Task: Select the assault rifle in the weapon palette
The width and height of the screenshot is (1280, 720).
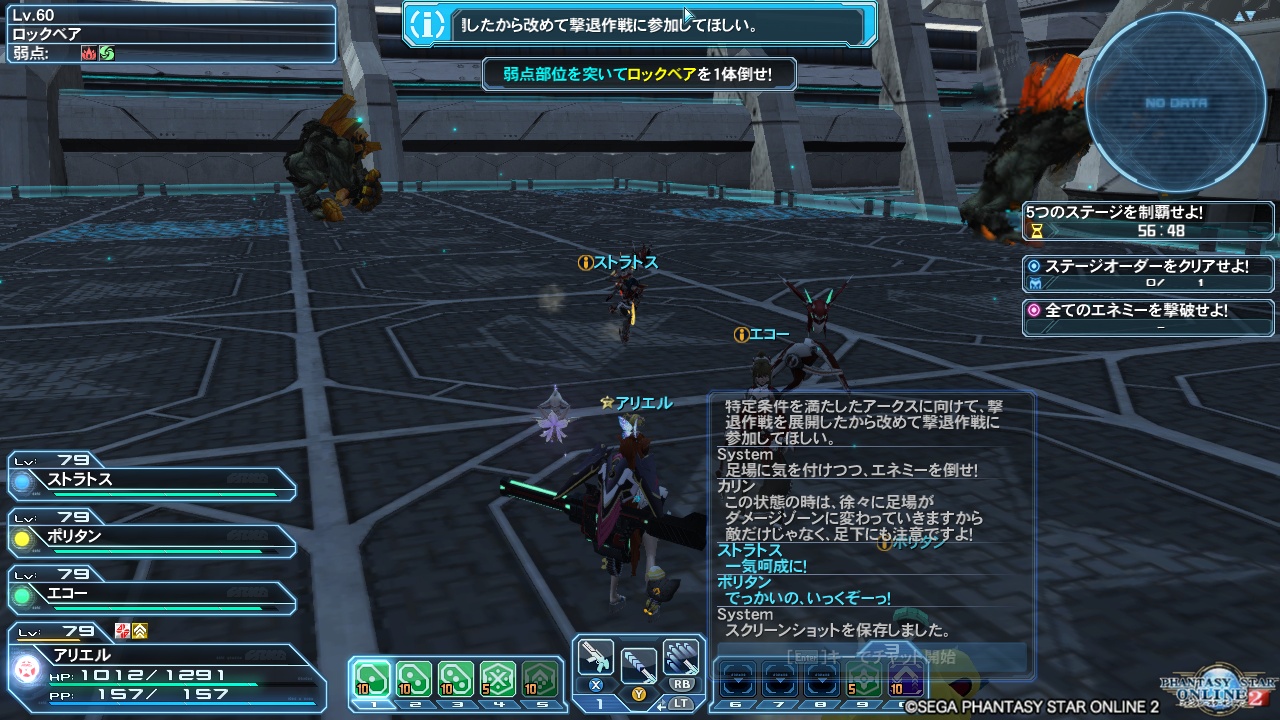Action: [x=595, y=657]
